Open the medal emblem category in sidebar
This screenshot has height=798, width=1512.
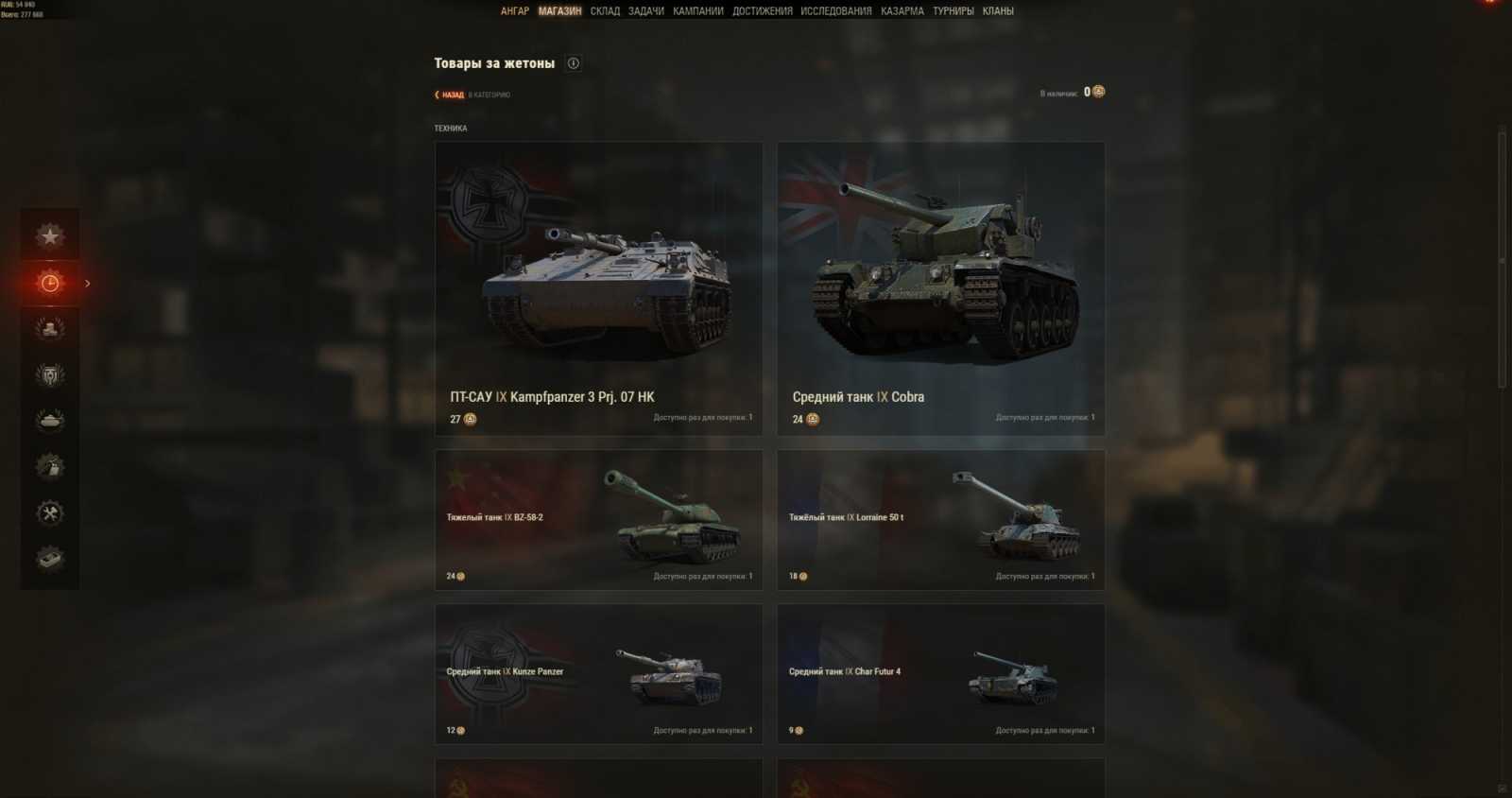coord(49,374)
